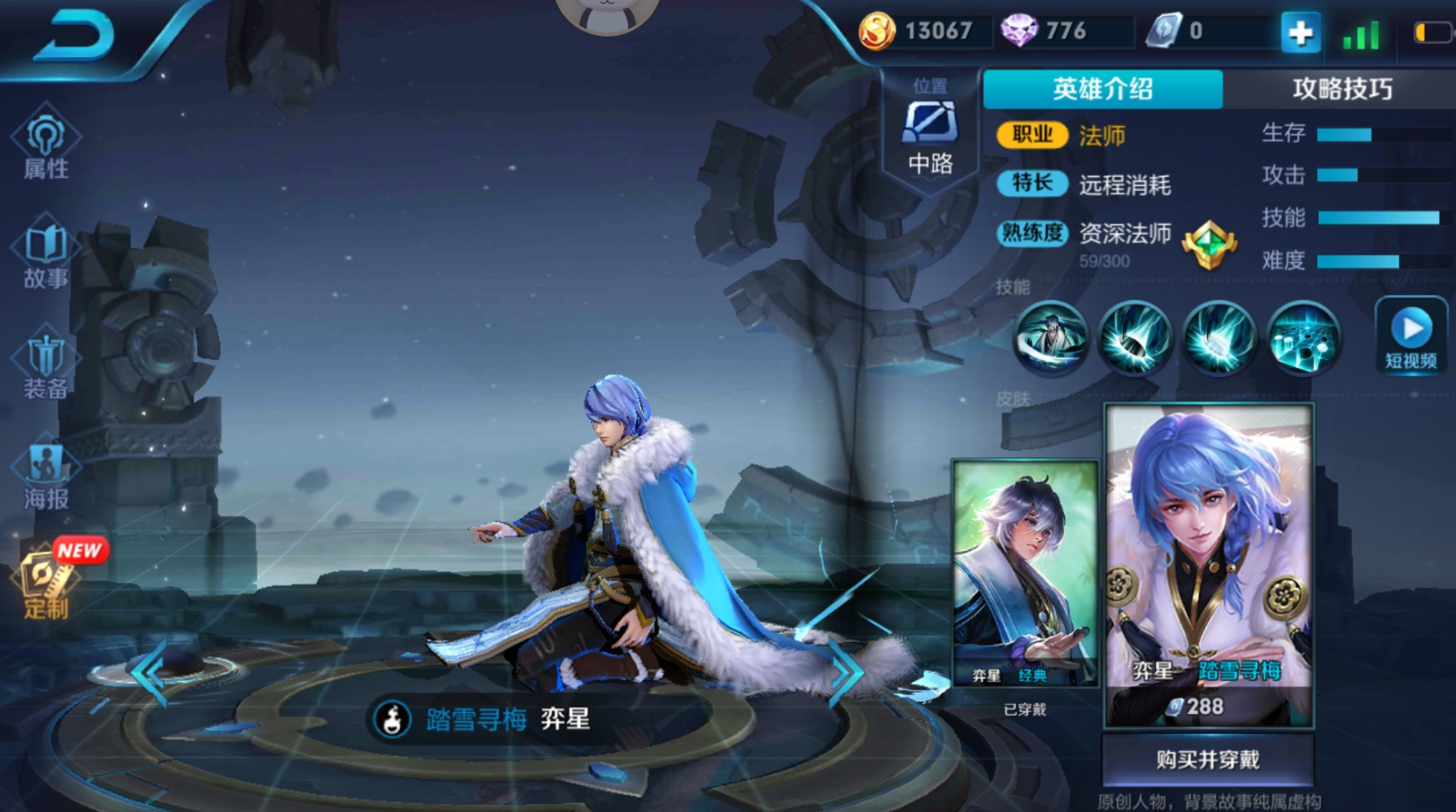The height and width of the screenshot is (812, 1456).
Task: Switch to the 英雄介绍 hero introduction tab
Action: click(x=1103, y=89)
